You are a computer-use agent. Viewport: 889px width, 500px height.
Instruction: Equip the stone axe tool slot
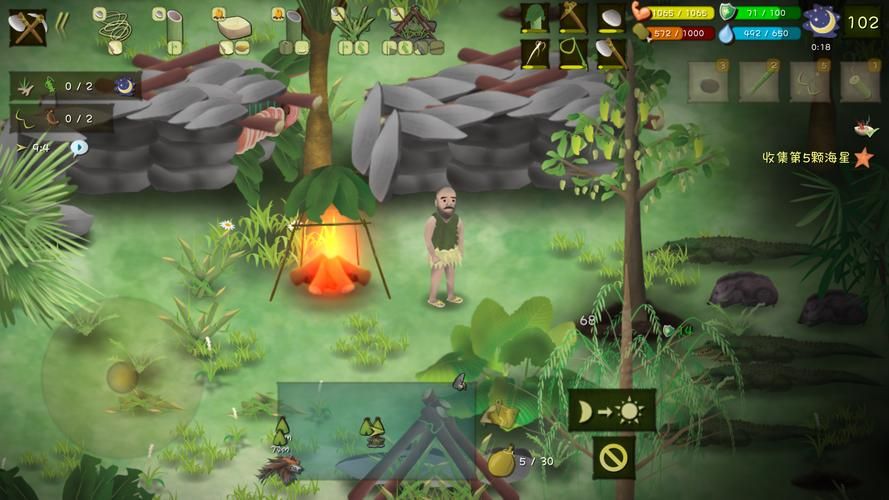click(611, 52)
